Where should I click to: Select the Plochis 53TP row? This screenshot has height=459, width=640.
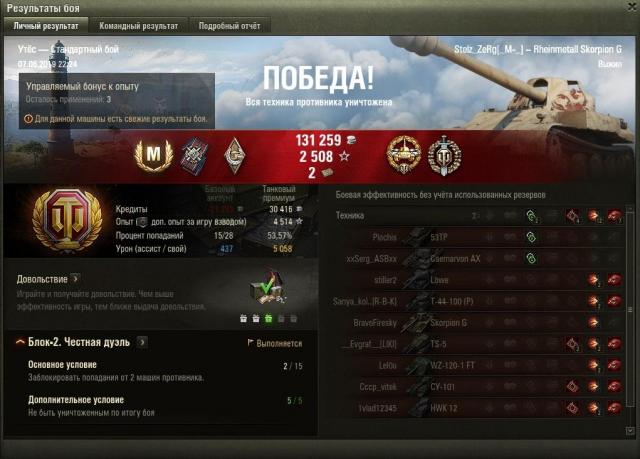480,238
